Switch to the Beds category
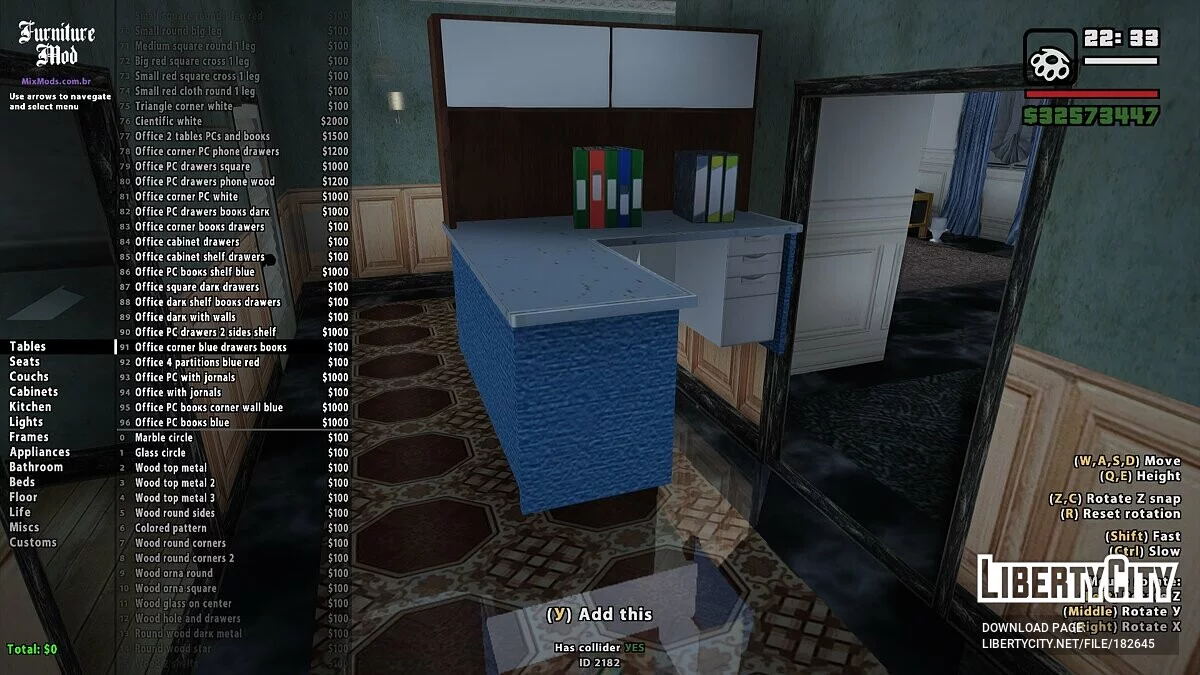The image size is (1200, 675). click(x=22, y=482)
